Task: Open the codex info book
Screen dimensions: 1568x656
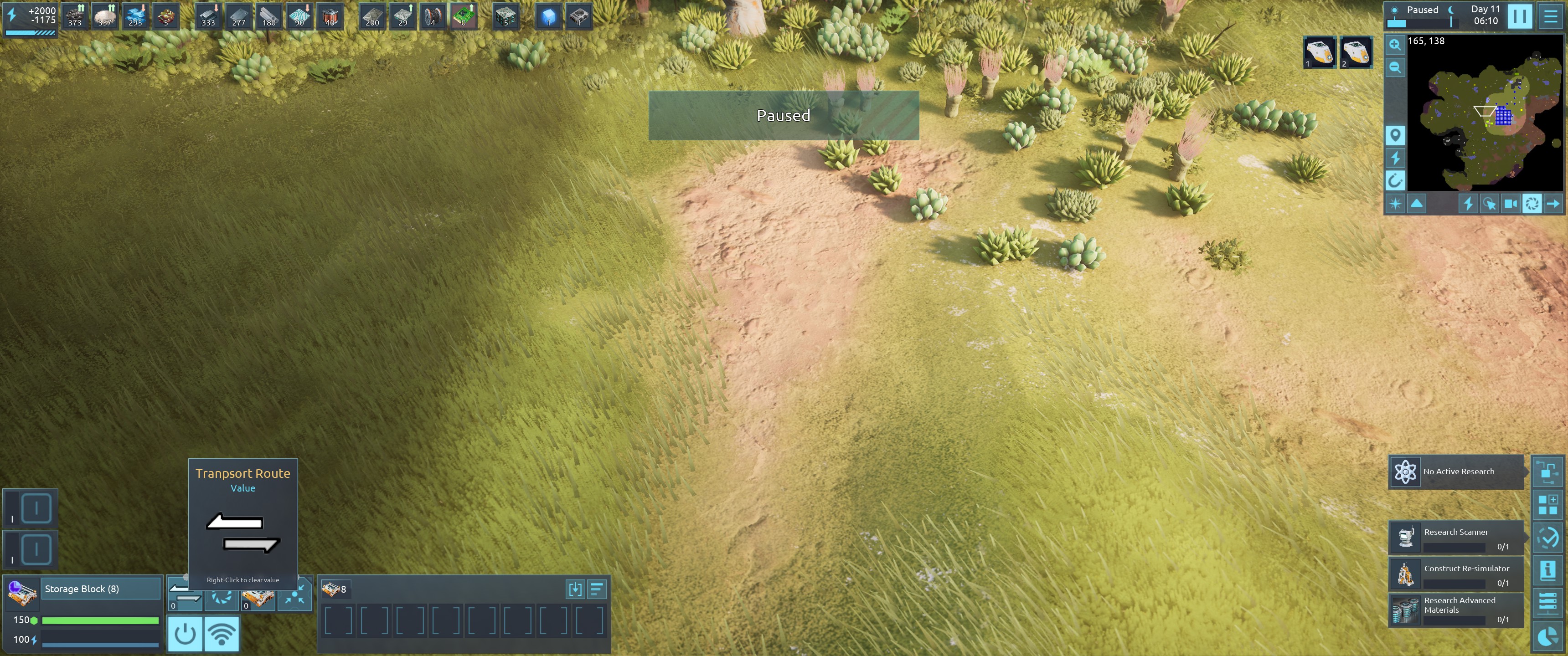Action: click(1547, 571)
